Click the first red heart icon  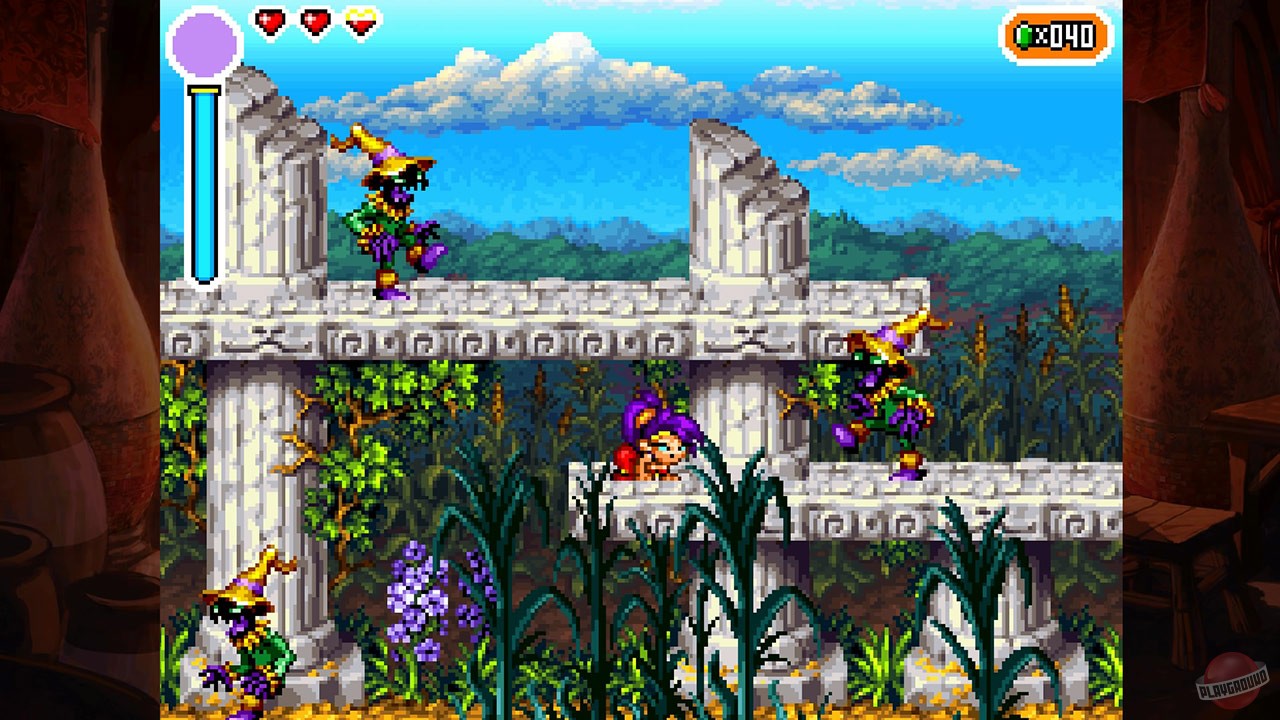point(268,22)
